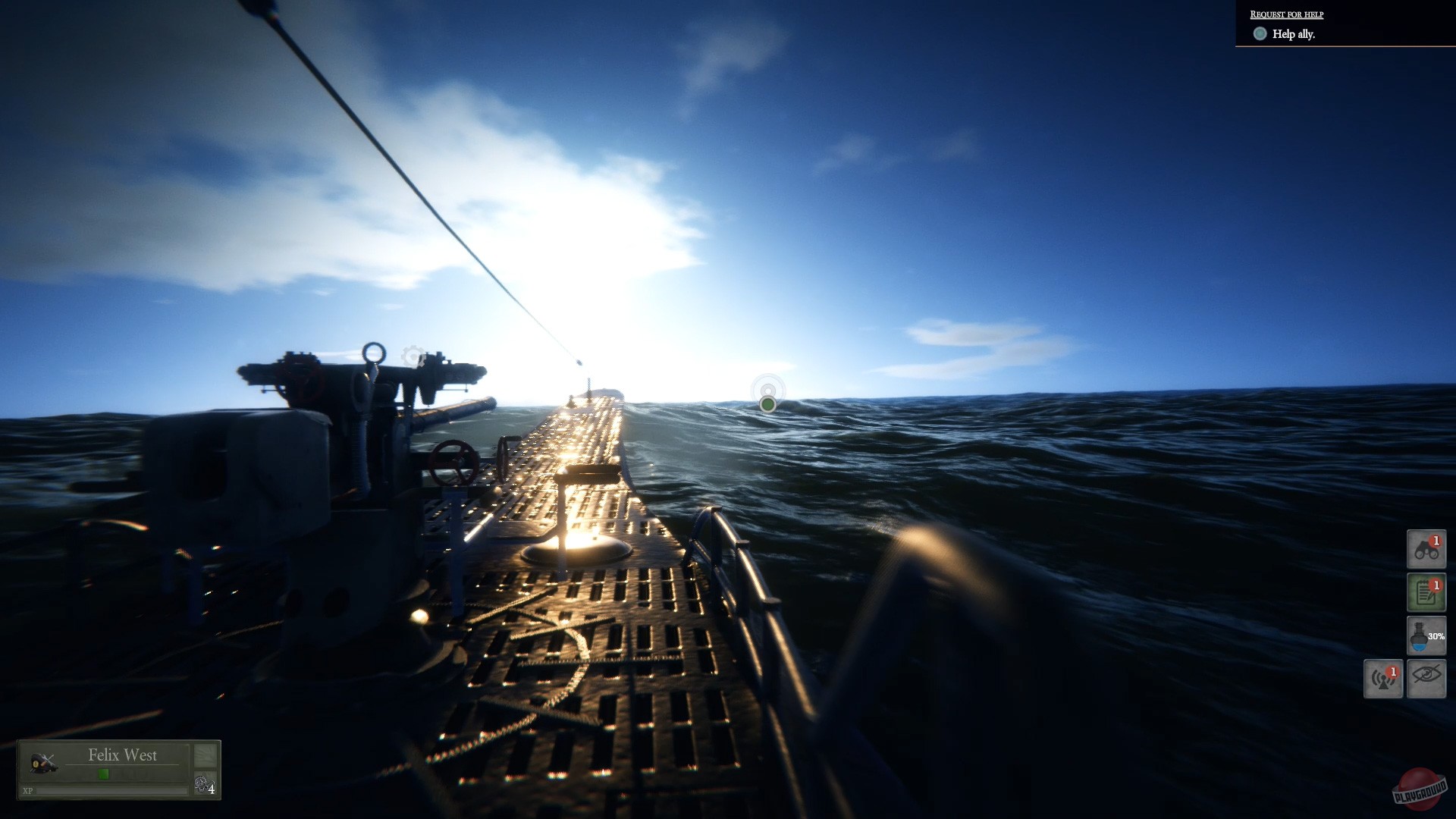Image resolution: width=1456 pixels, height=819 pixels.
Task: Click the circular marker beside Help ally
Action: (x=1259, y=34)
